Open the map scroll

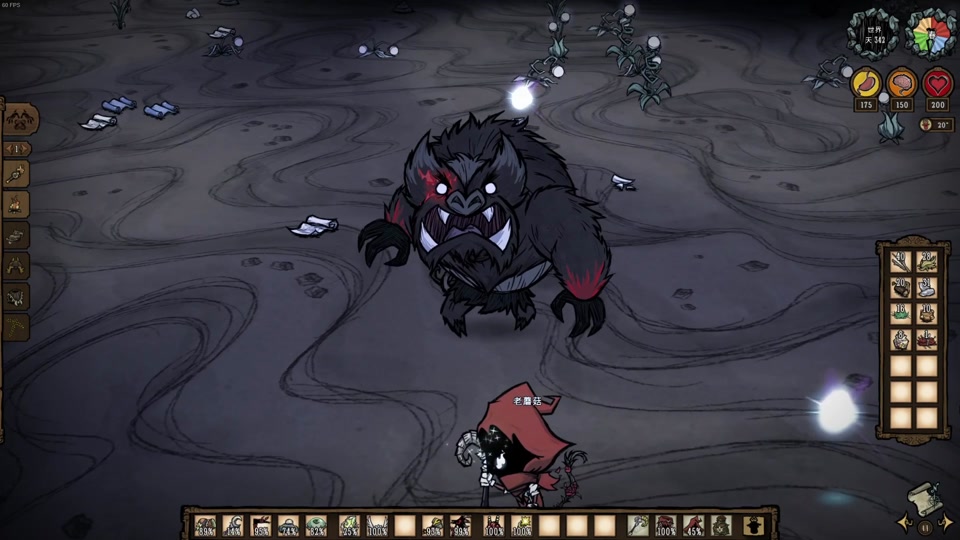click(924, 497)
